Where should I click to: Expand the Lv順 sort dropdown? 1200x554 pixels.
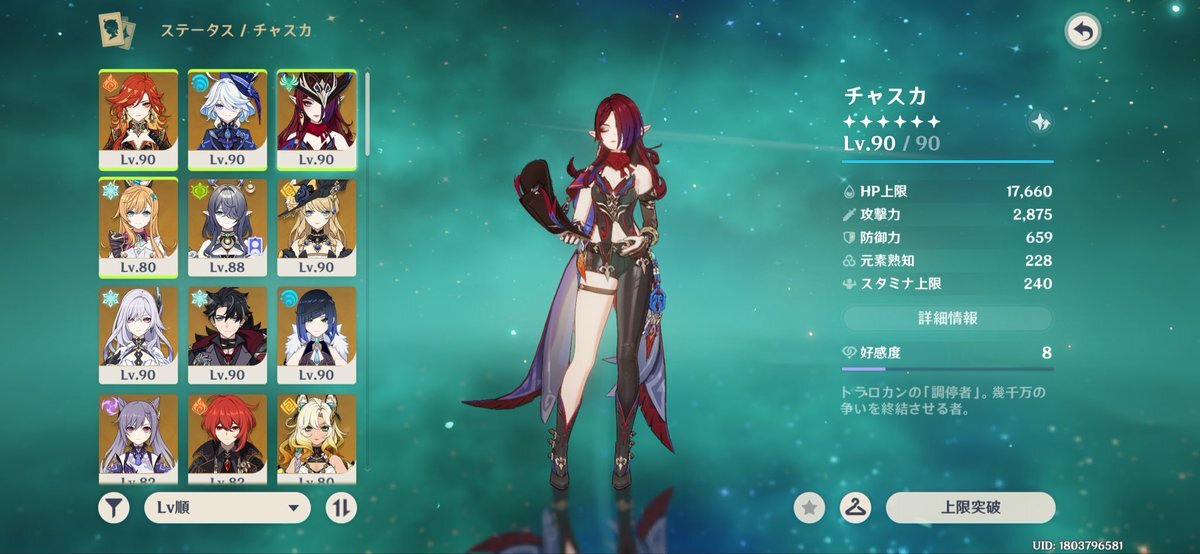pyautogui.click(x=227, y=507)
